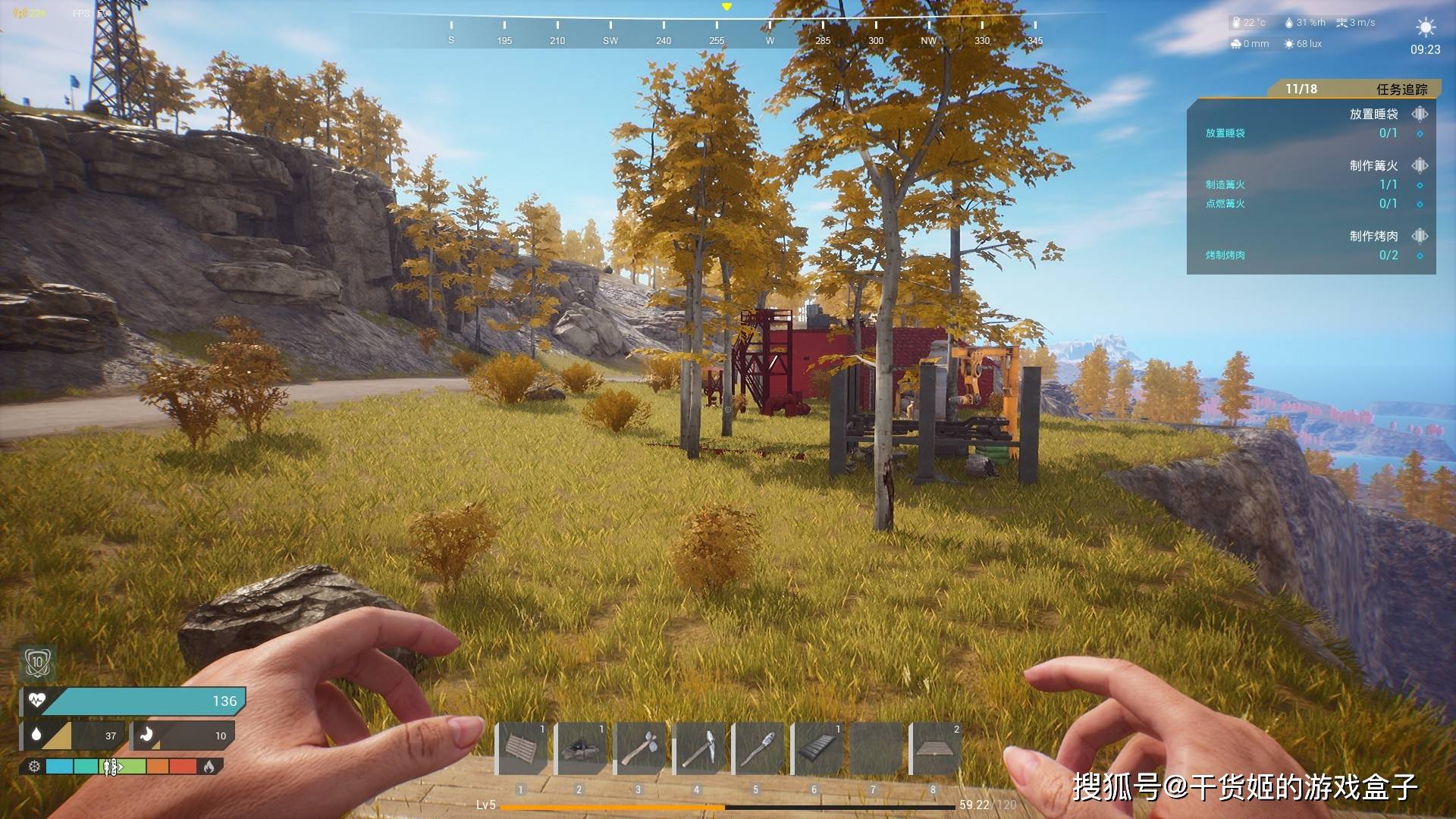Image resolution: width=1456 pixels, height=819 pixels.
Task: Equip the stone spear from the hotbar
Action: [x=759, y=748]
